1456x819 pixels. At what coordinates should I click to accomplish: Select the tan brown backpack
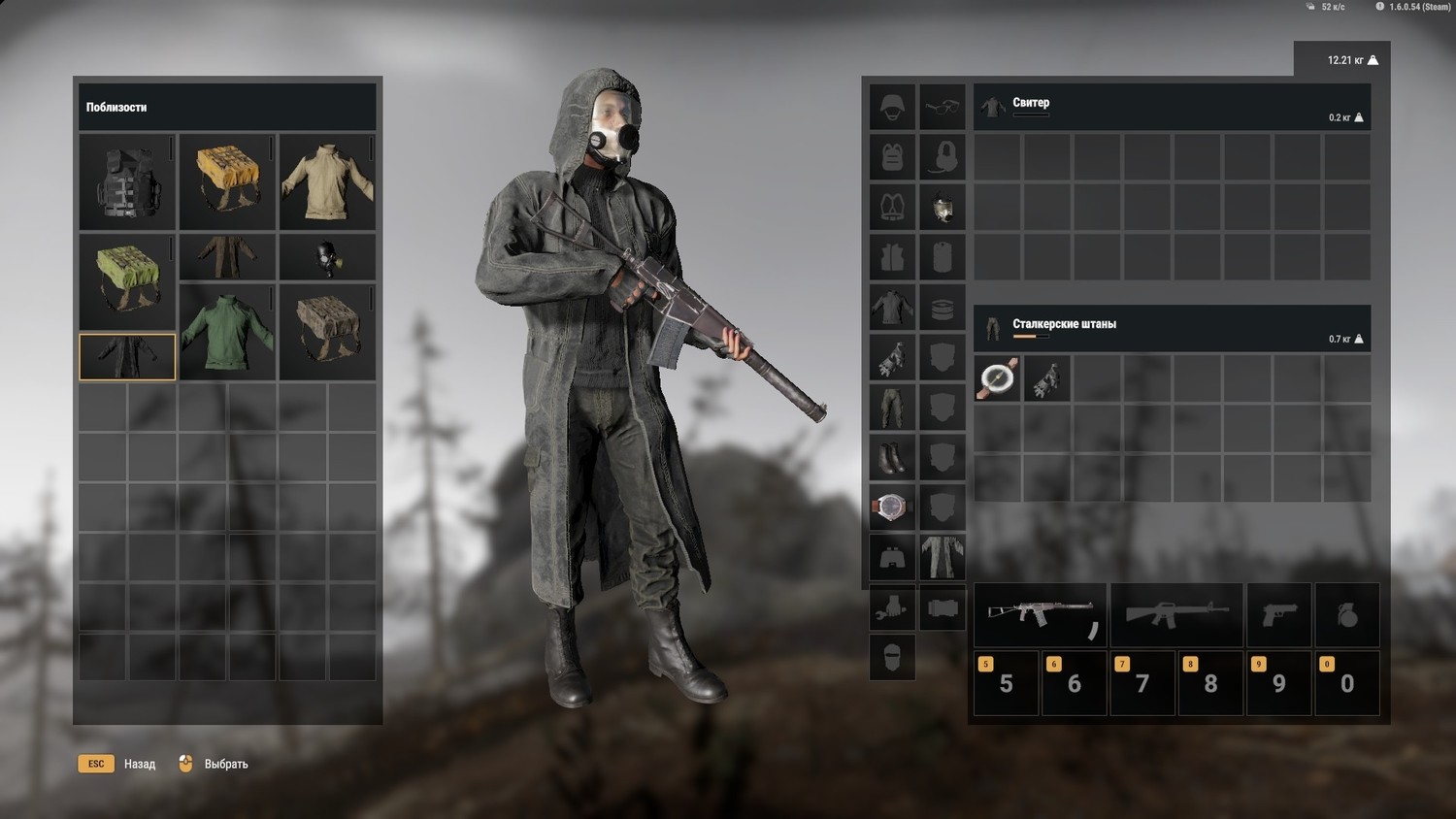[x=327, y=331]
